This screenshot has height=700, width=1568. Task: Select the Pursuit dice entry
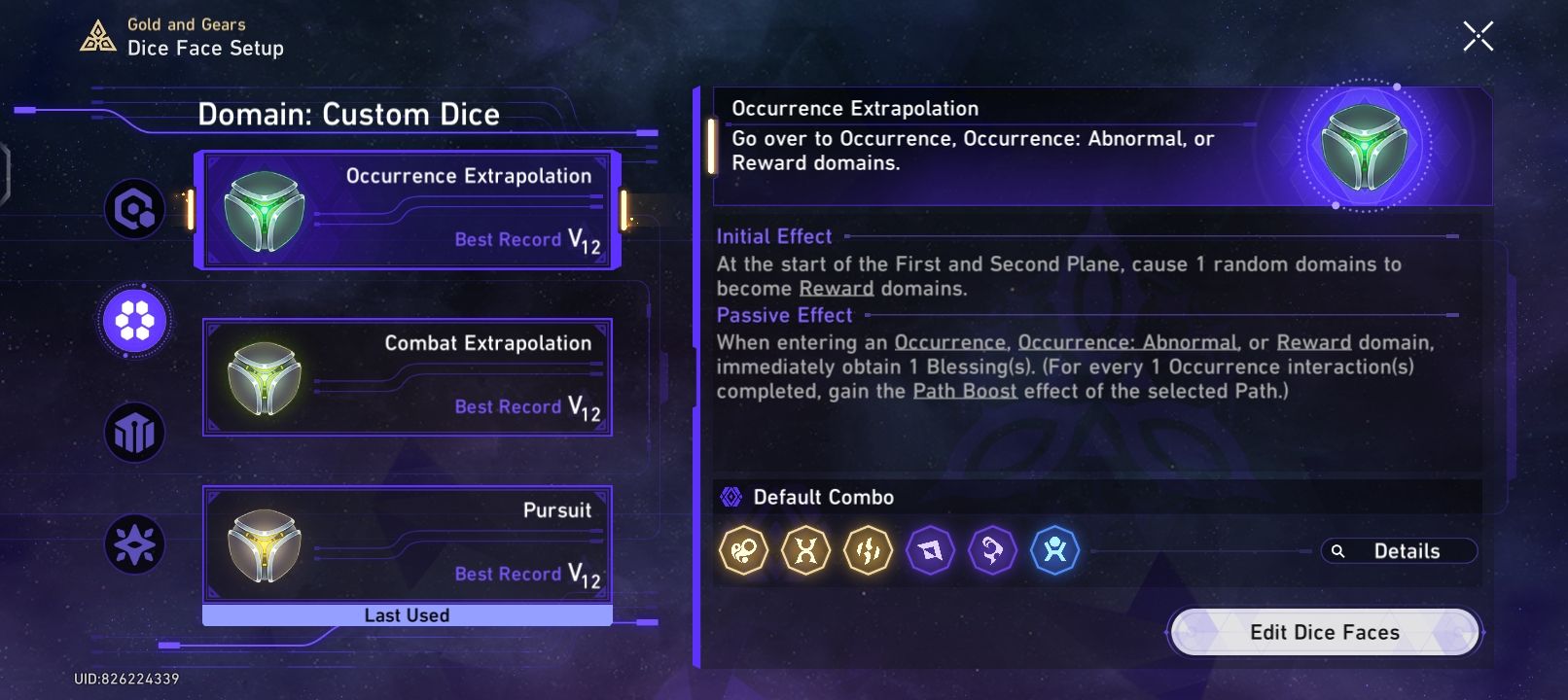point(408,544)
